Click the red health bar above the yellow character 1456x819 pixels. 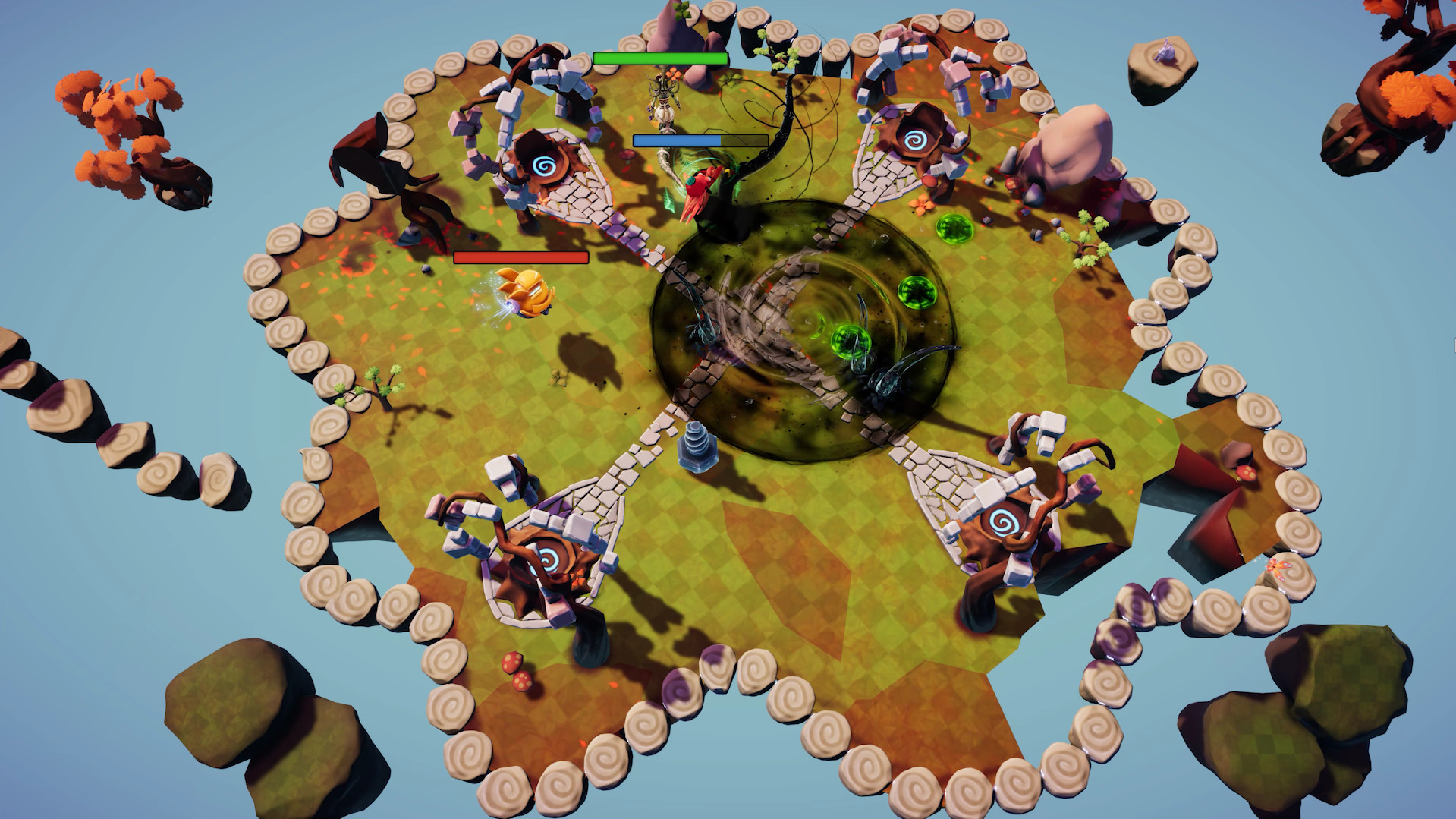click(520, 259)
